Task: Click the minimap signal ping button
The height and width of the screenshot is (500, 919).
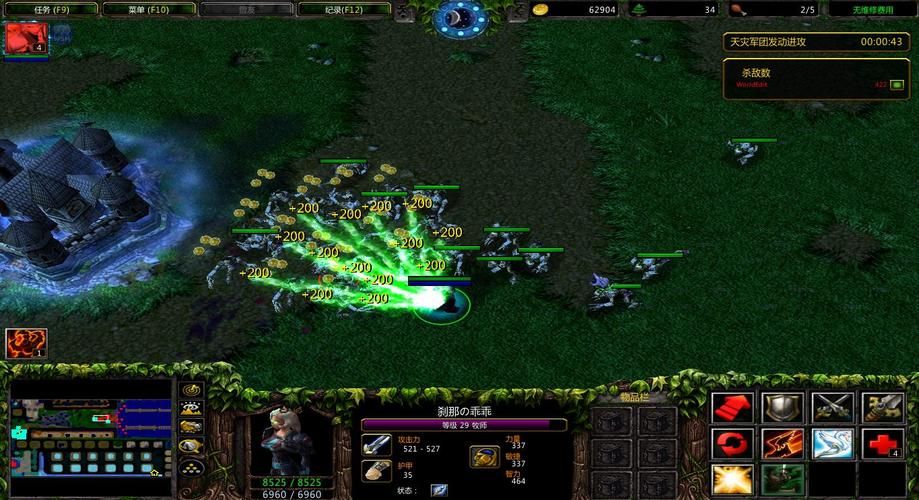Action: [191, 390]
